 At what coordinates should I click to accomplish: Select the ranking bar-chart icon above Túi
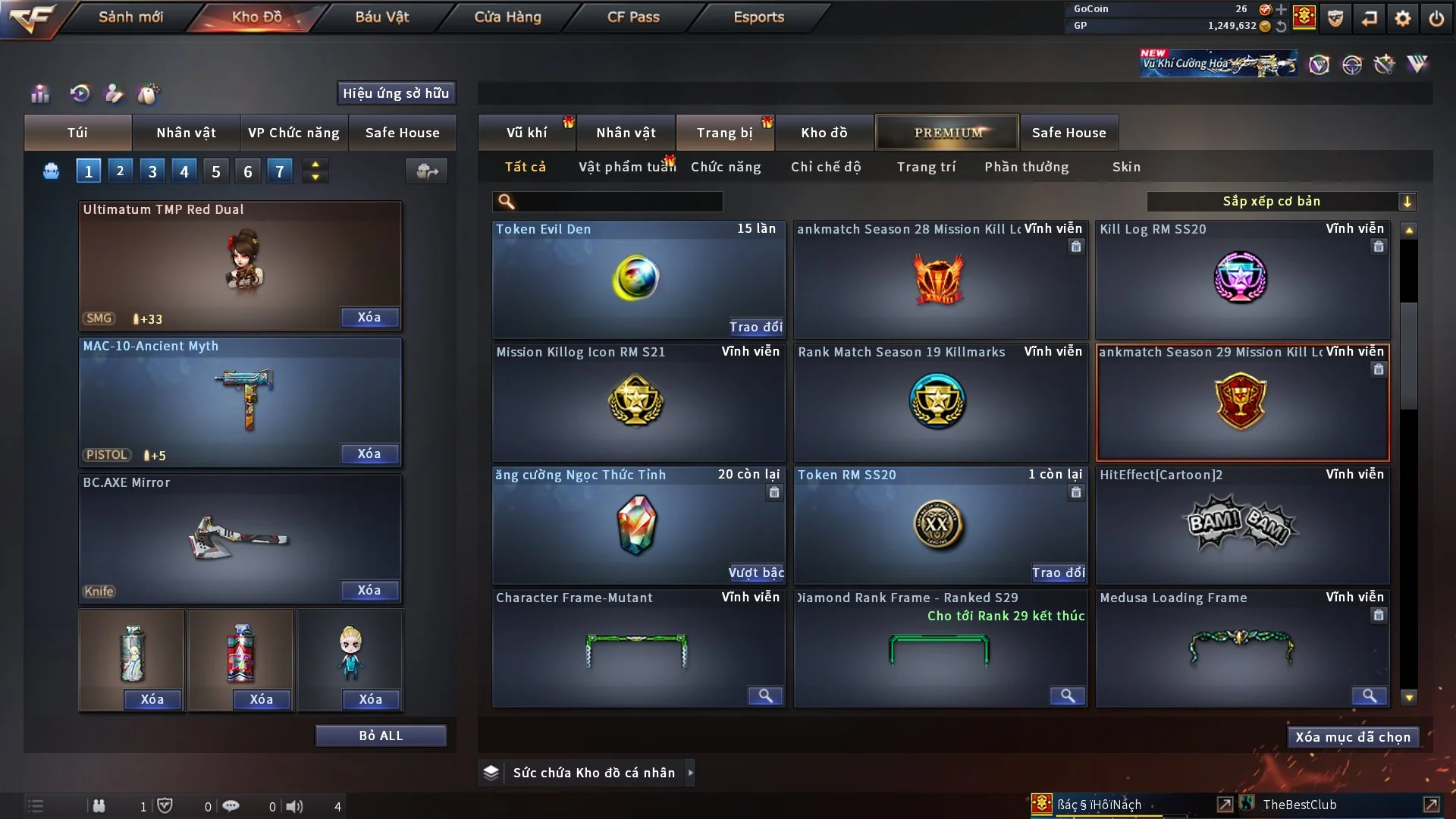[39, 94]
